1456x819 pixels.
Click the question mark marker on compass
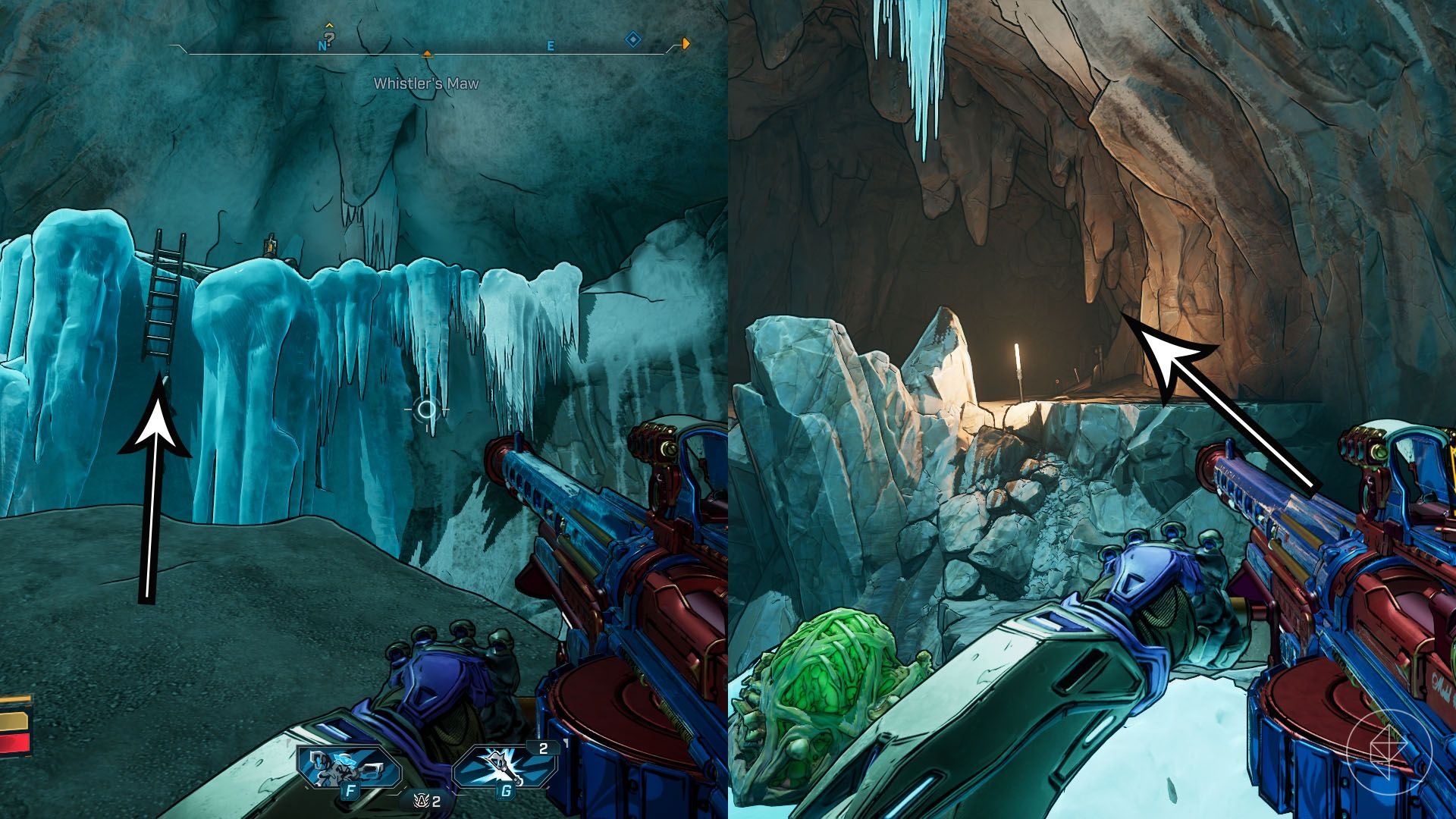(x=330, y=36)
